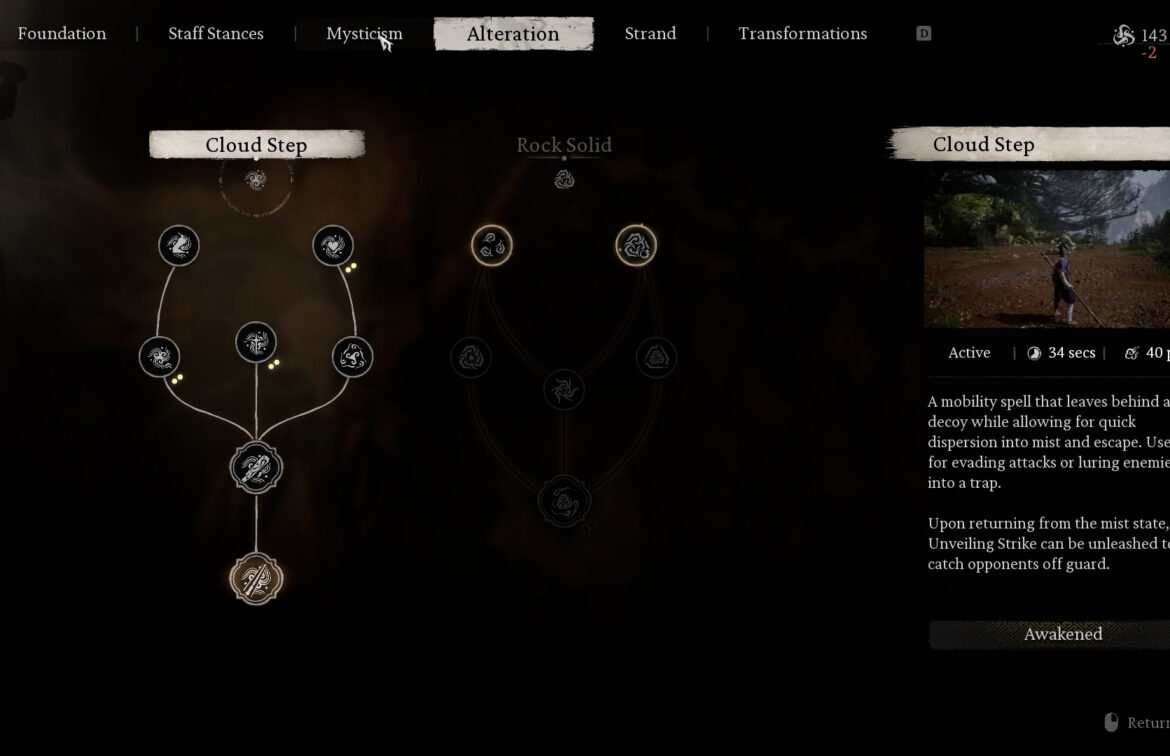Open the Transformations tab

[802, 33]
